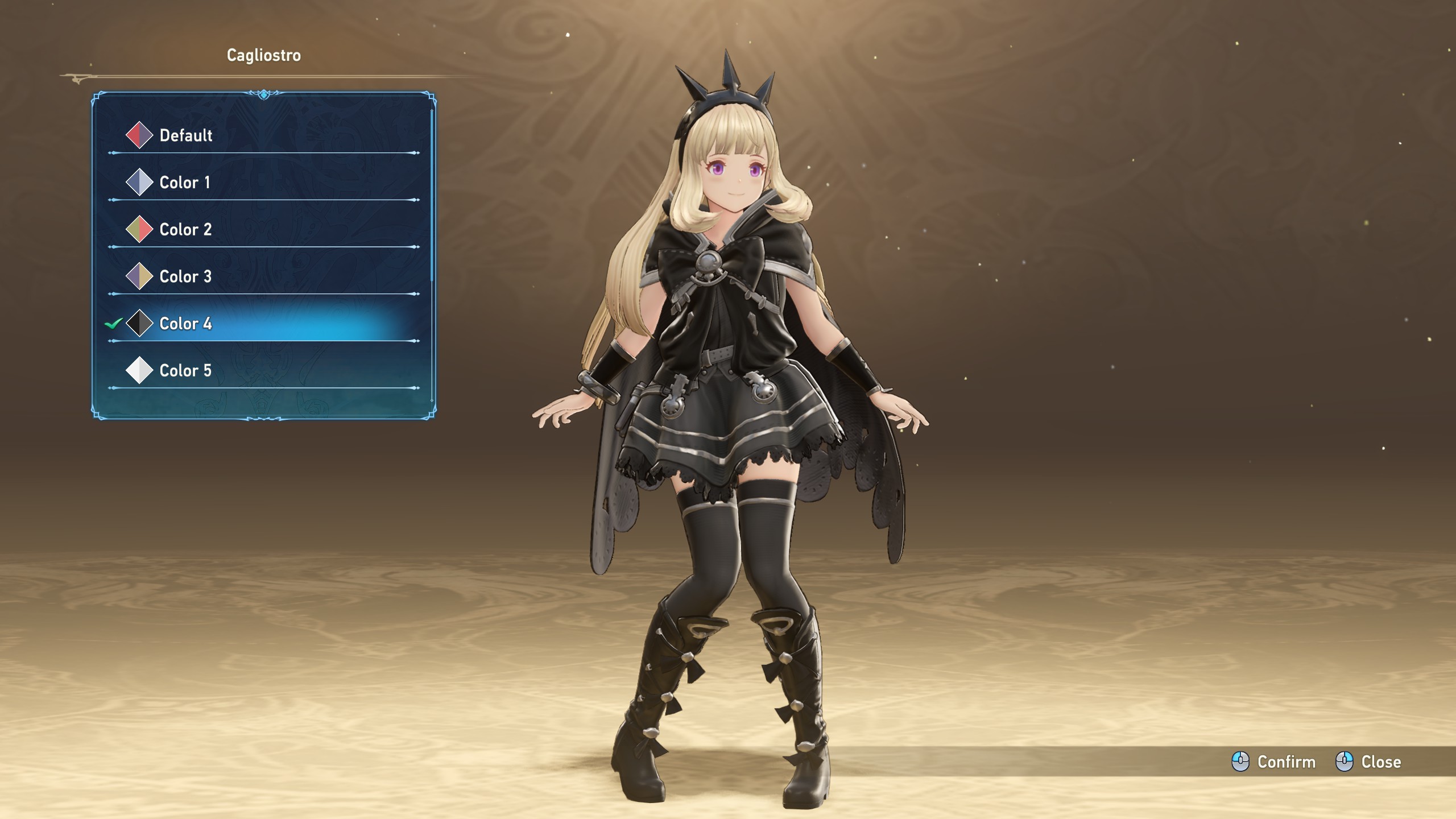
Task: Pick the Color 2 palette entry
Action: (x=185, y=230)
